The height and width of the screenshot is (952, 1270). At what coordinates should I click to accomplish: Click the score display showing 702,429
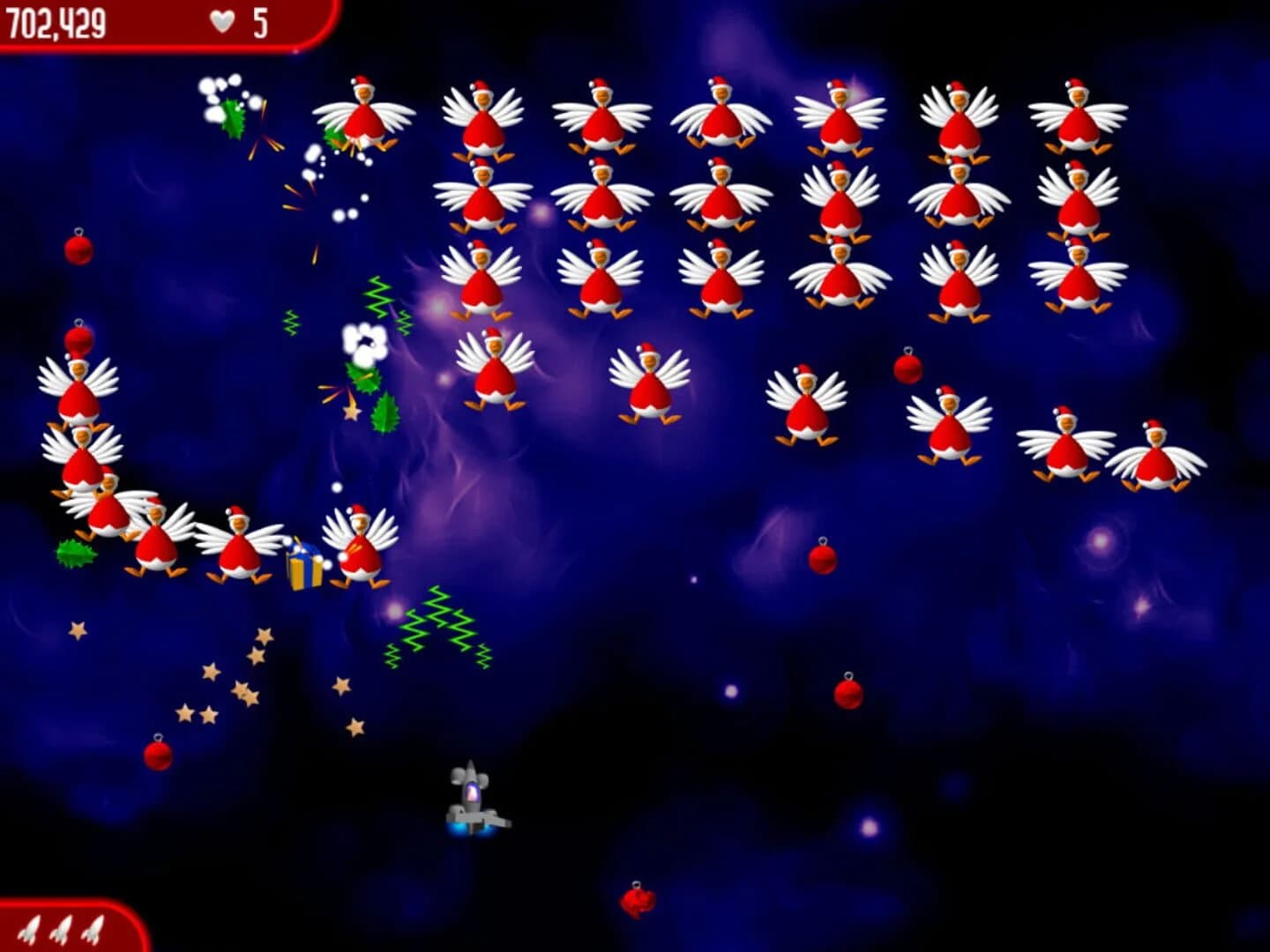point(53,19)
